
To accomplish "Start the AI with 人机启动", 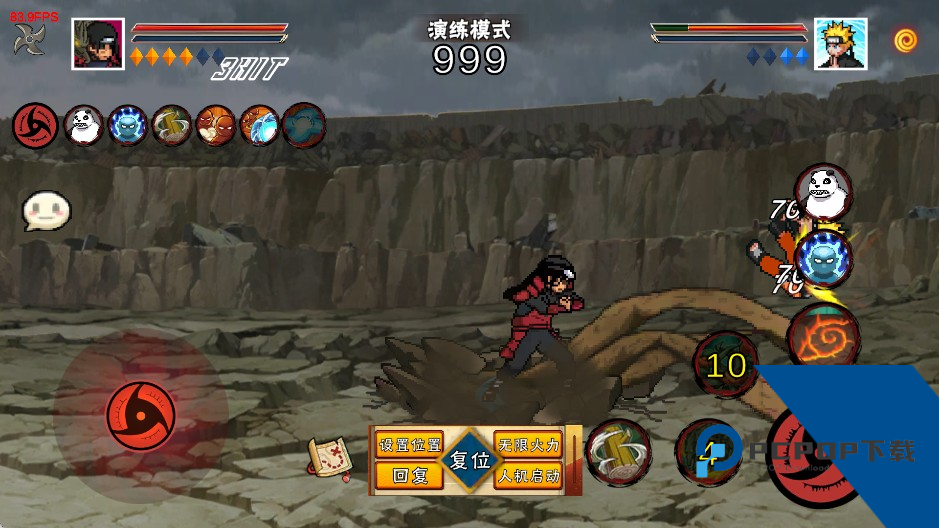I will [528, 476].
